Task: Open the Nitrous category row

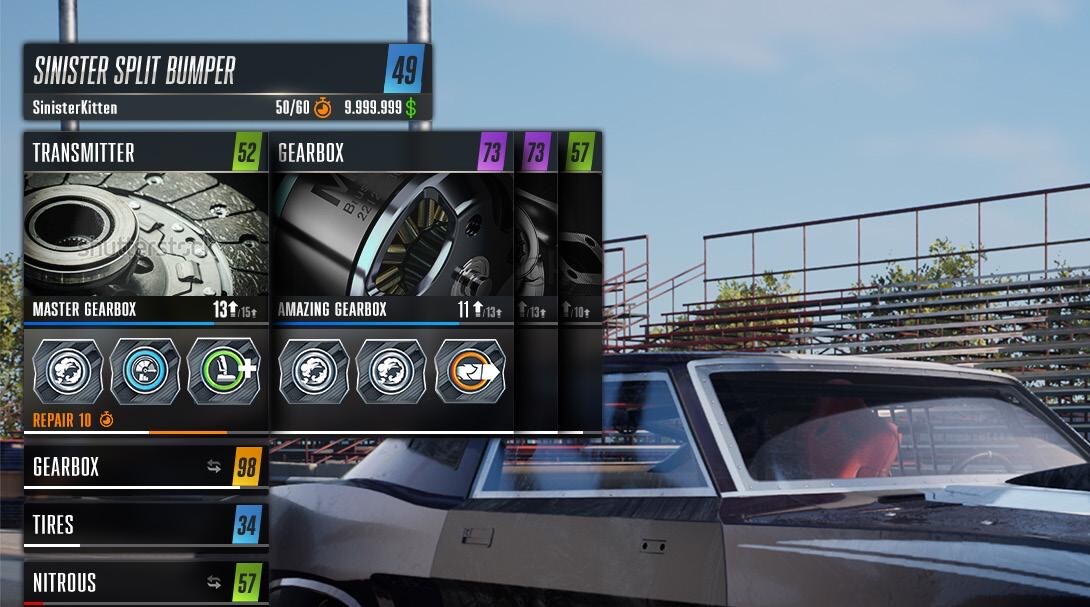Action: (x=145, y=582)
